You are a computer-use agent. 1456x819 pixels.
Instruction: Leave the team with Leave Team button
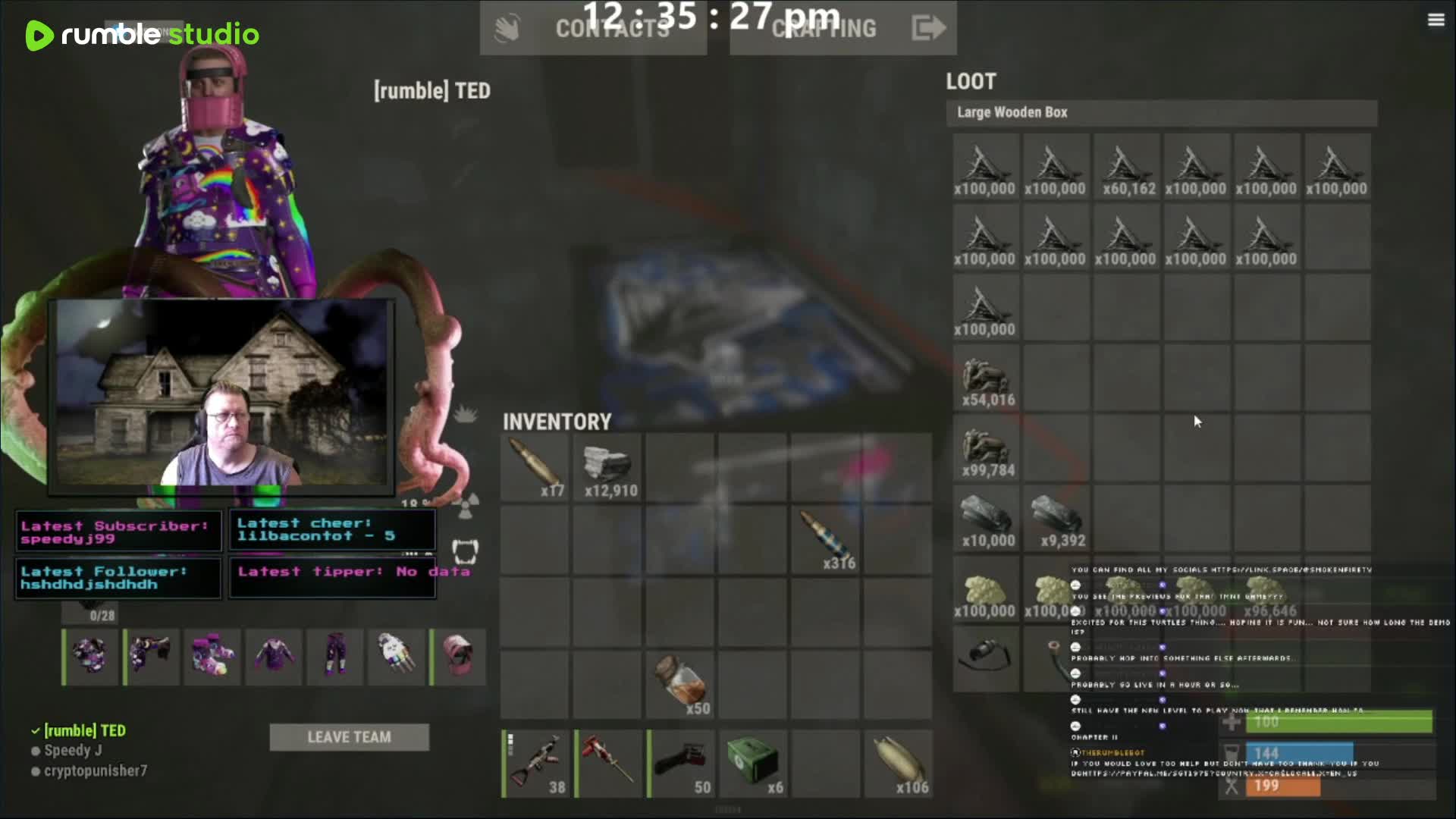(349, 737)
